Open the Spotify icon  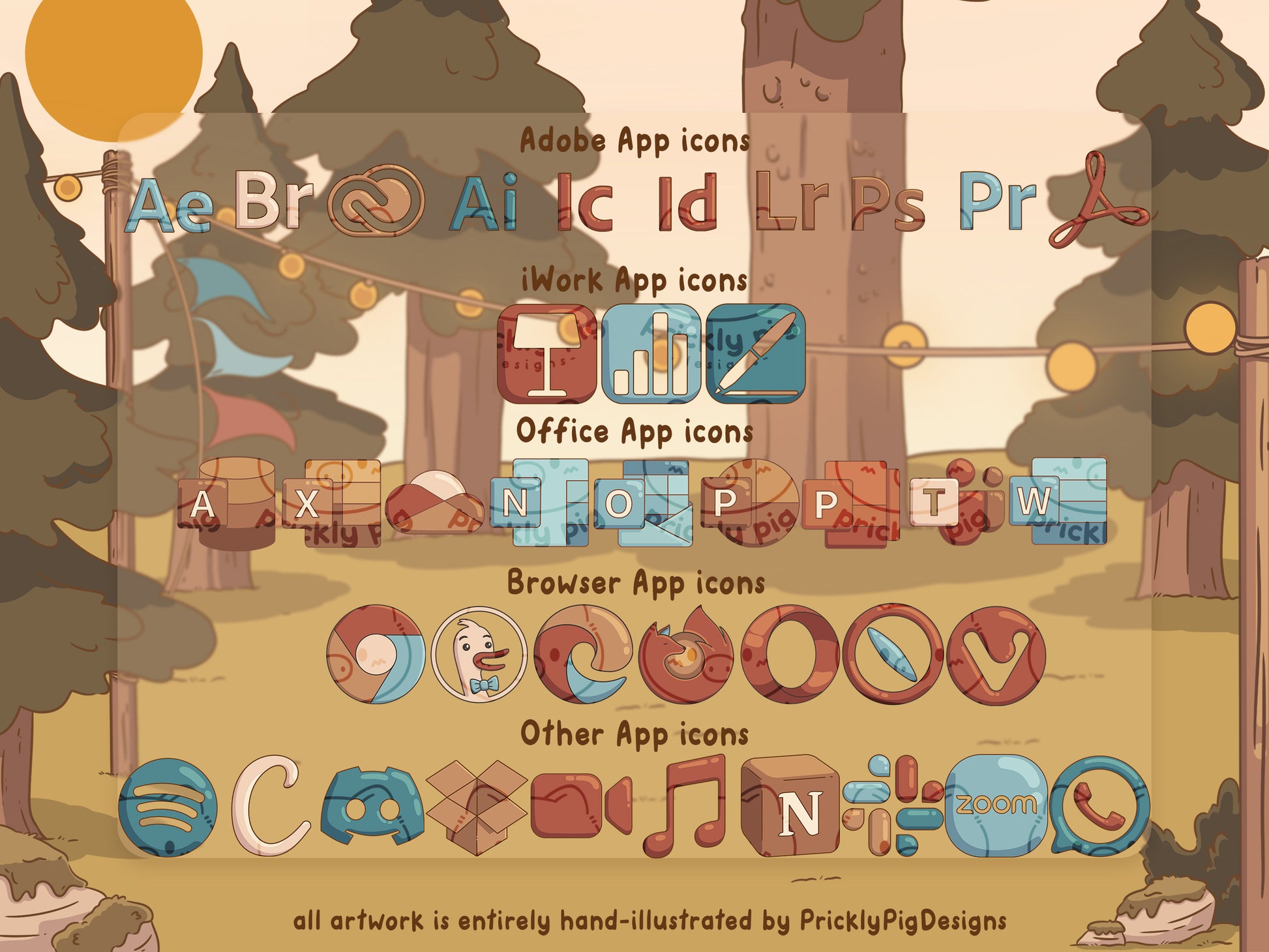tap(168, 807)
